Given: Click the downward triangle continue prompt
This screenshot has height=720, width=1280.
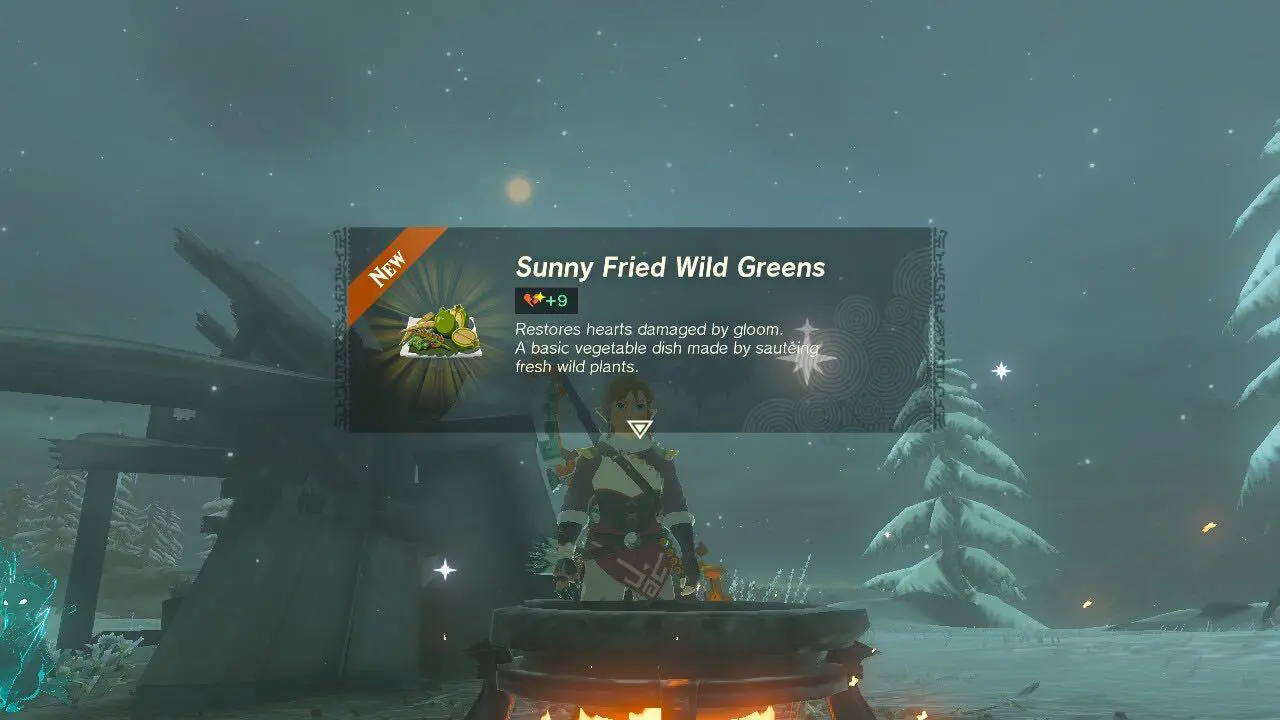Looking at the screenshot, I should pos(640,428).
